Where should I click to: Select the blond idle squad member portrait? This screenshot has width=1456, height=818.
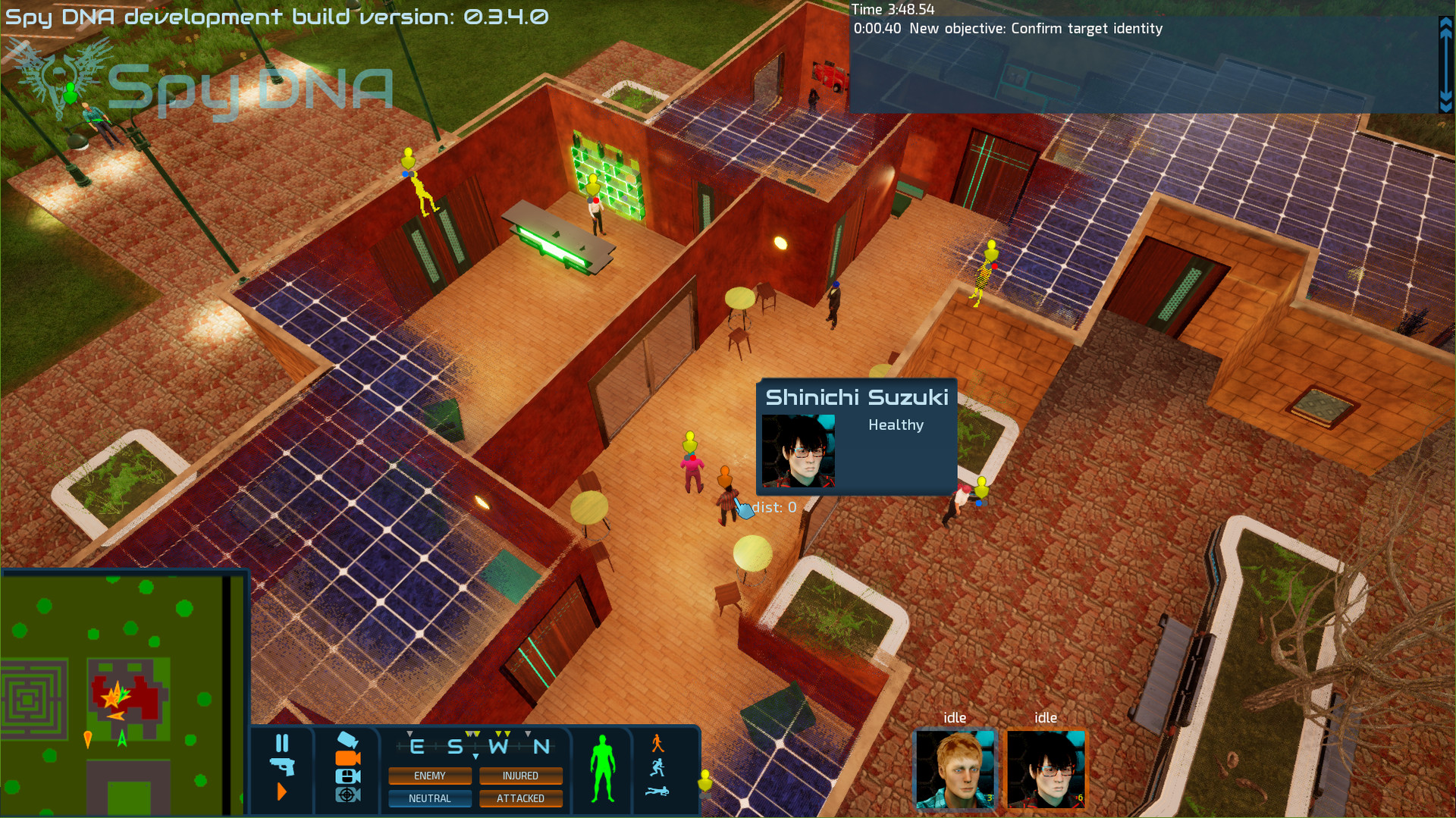954,769
